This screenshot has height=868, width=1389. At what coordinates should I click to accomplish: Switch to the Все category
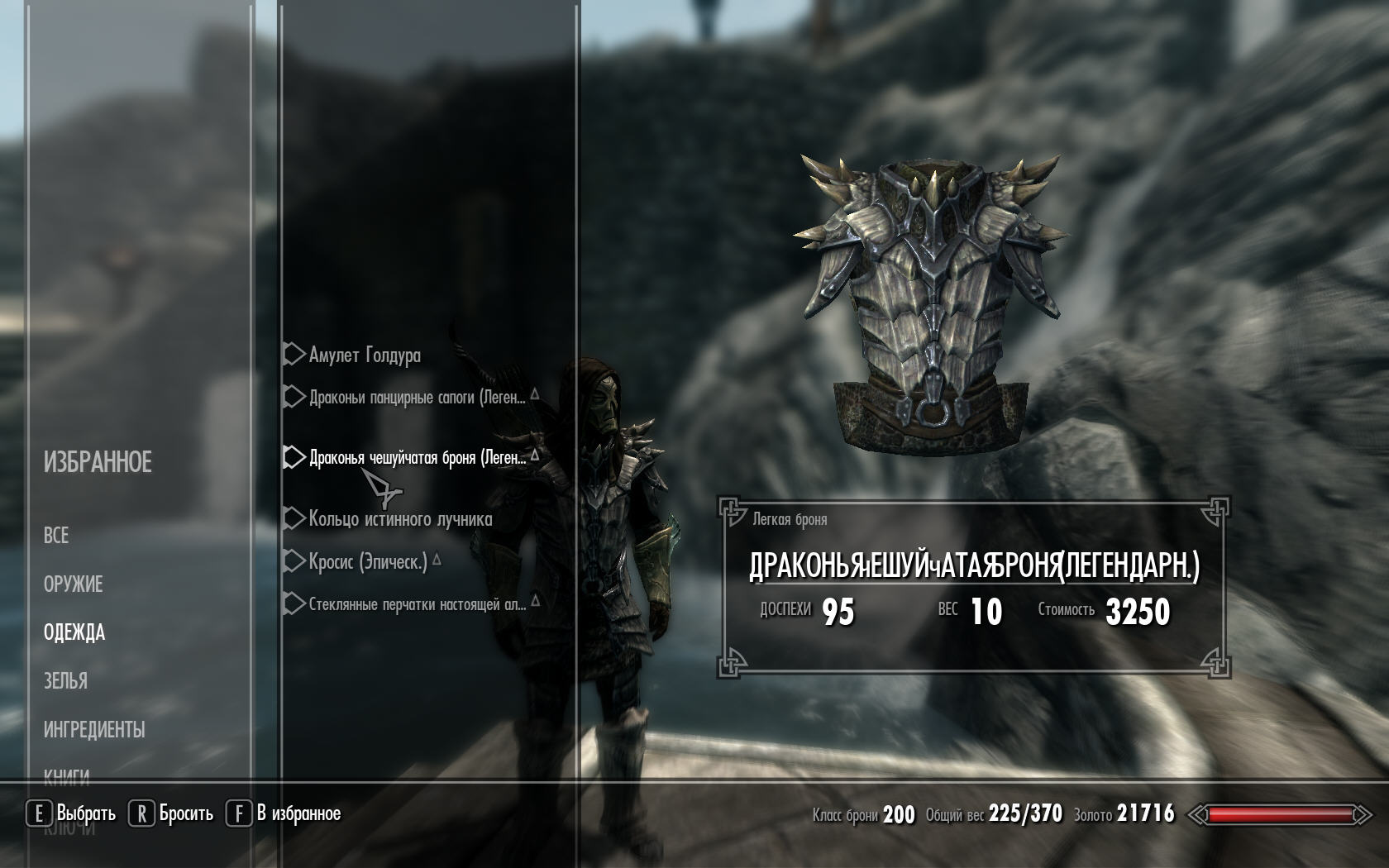point(56,536)
